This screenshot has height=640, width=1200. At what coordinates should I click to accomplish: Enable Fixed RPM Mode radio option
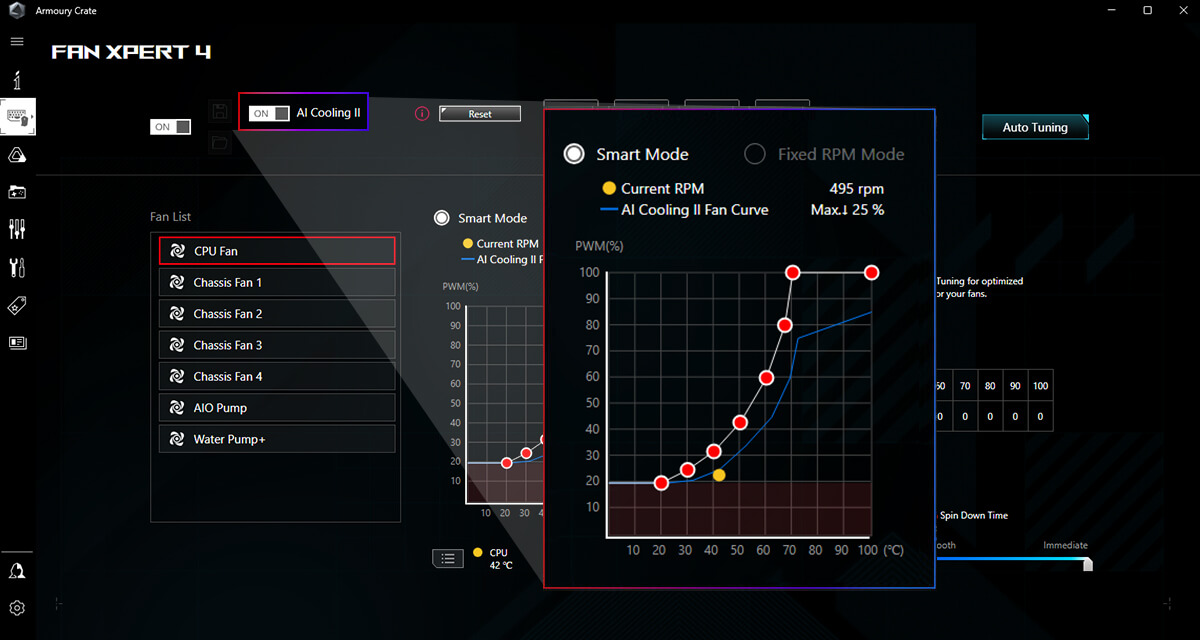point(757,154)
